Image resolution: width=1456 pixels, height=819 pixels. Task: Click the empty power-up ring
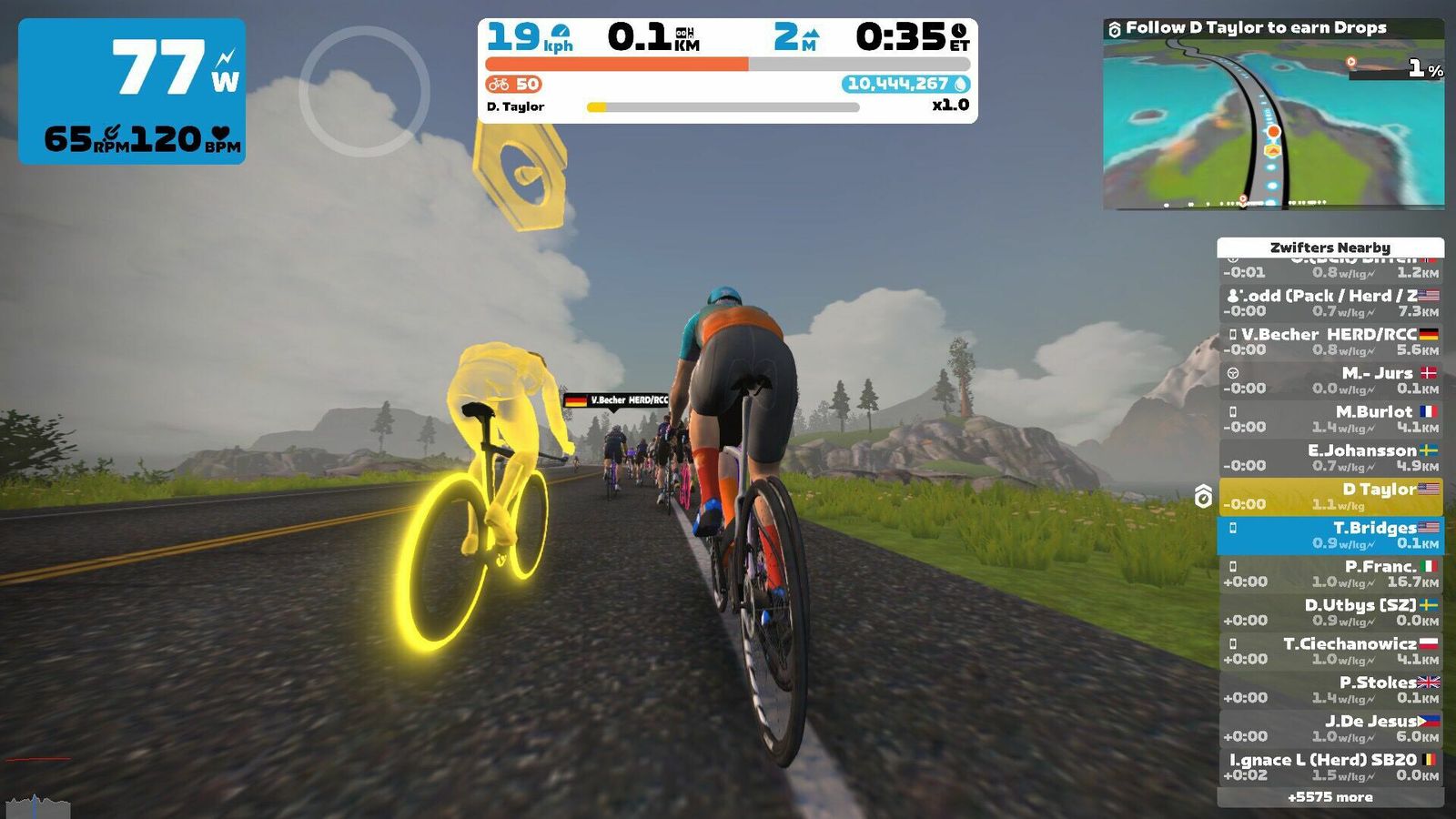pos(364,91)
